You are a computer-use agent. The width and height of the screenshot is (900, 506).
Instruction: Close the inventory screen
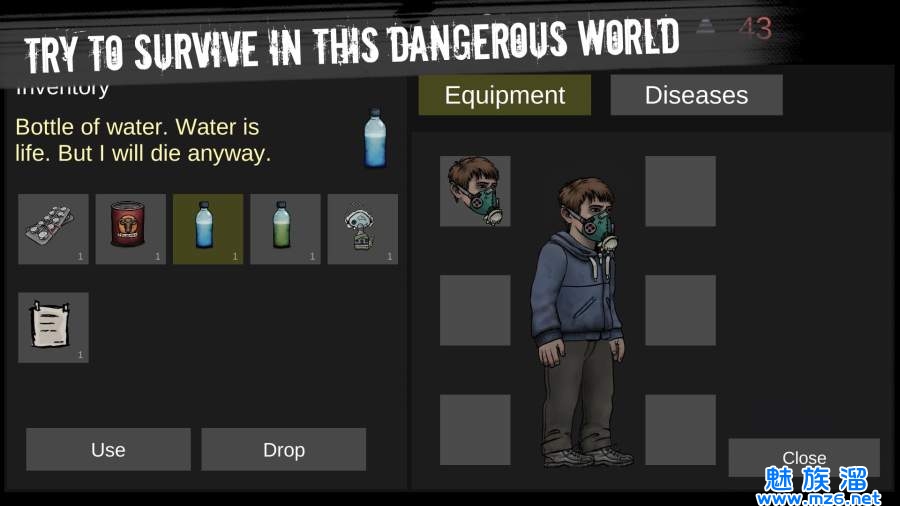tap(803, 457)
